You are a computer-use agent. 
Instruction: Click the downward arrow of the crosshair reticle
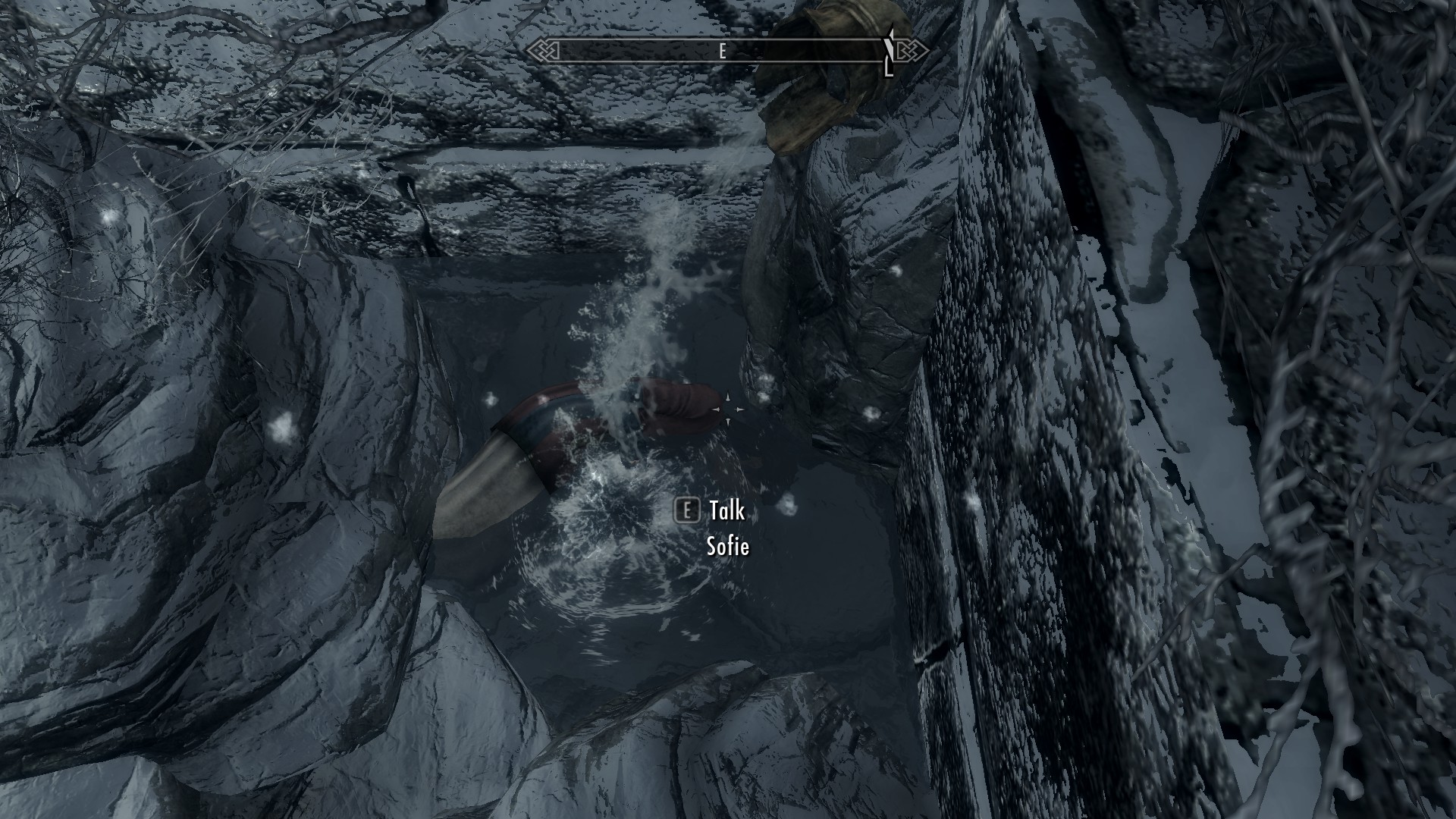pyautogui.click(x=726, y=423)
